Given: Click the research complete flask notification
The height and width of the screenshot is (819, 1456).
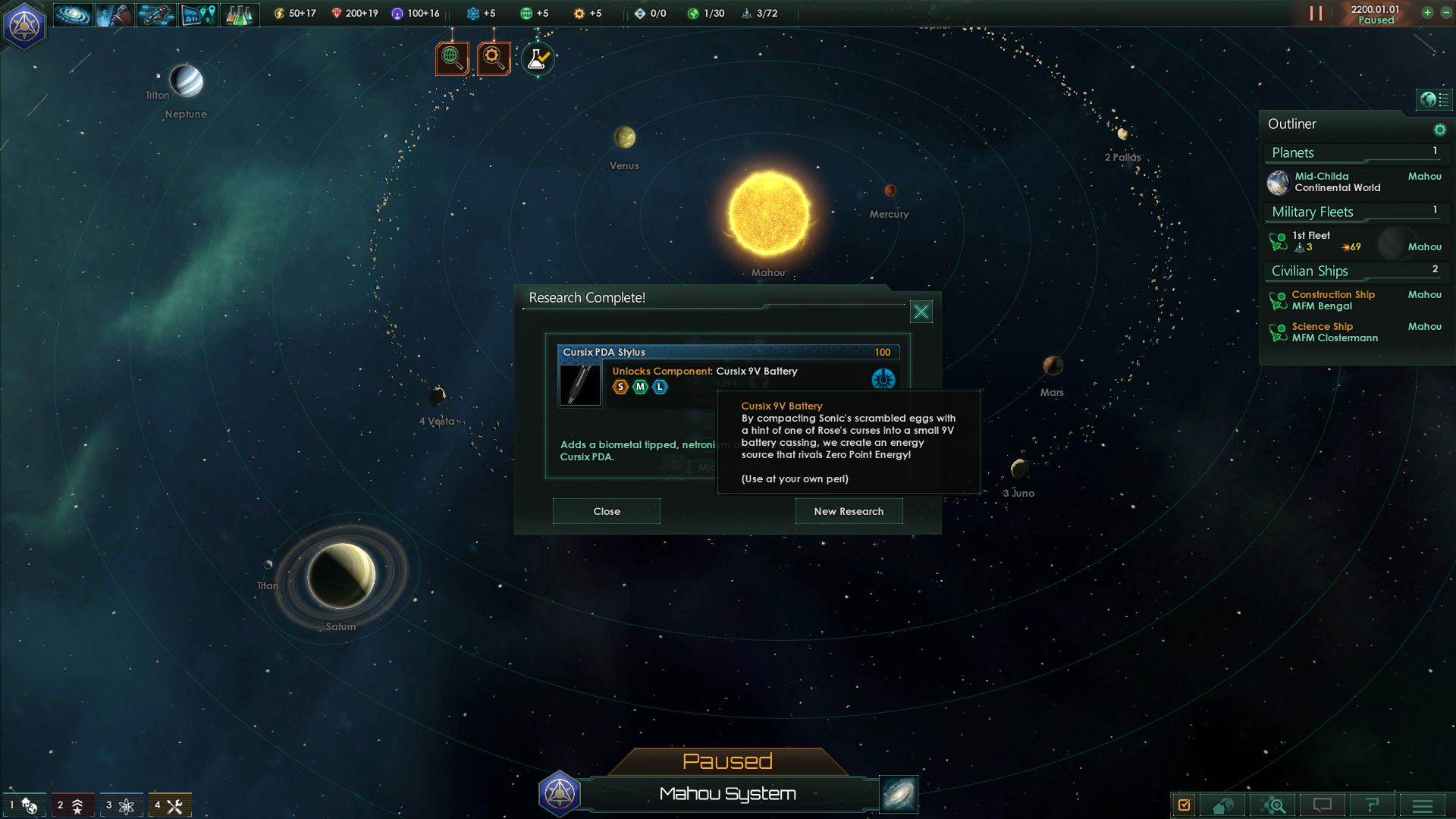Looking at the screenshot, I should [x=538, y=58].
